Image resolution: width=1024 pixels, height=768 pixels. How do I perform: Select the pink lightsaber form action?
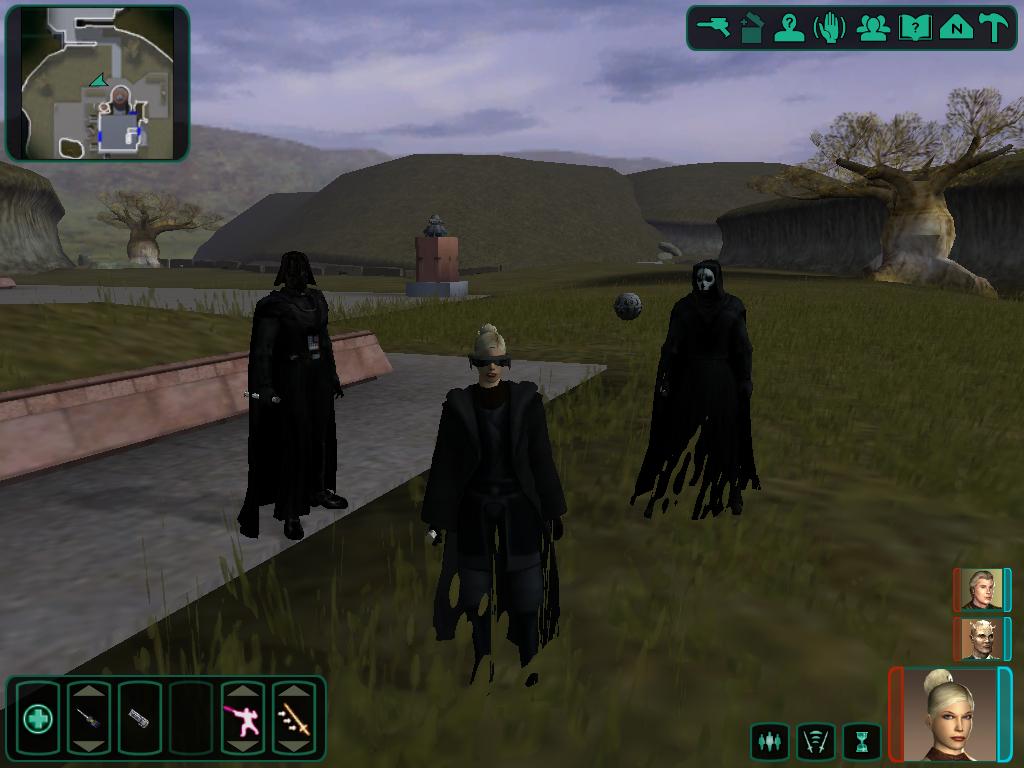(x=242, y=718)
